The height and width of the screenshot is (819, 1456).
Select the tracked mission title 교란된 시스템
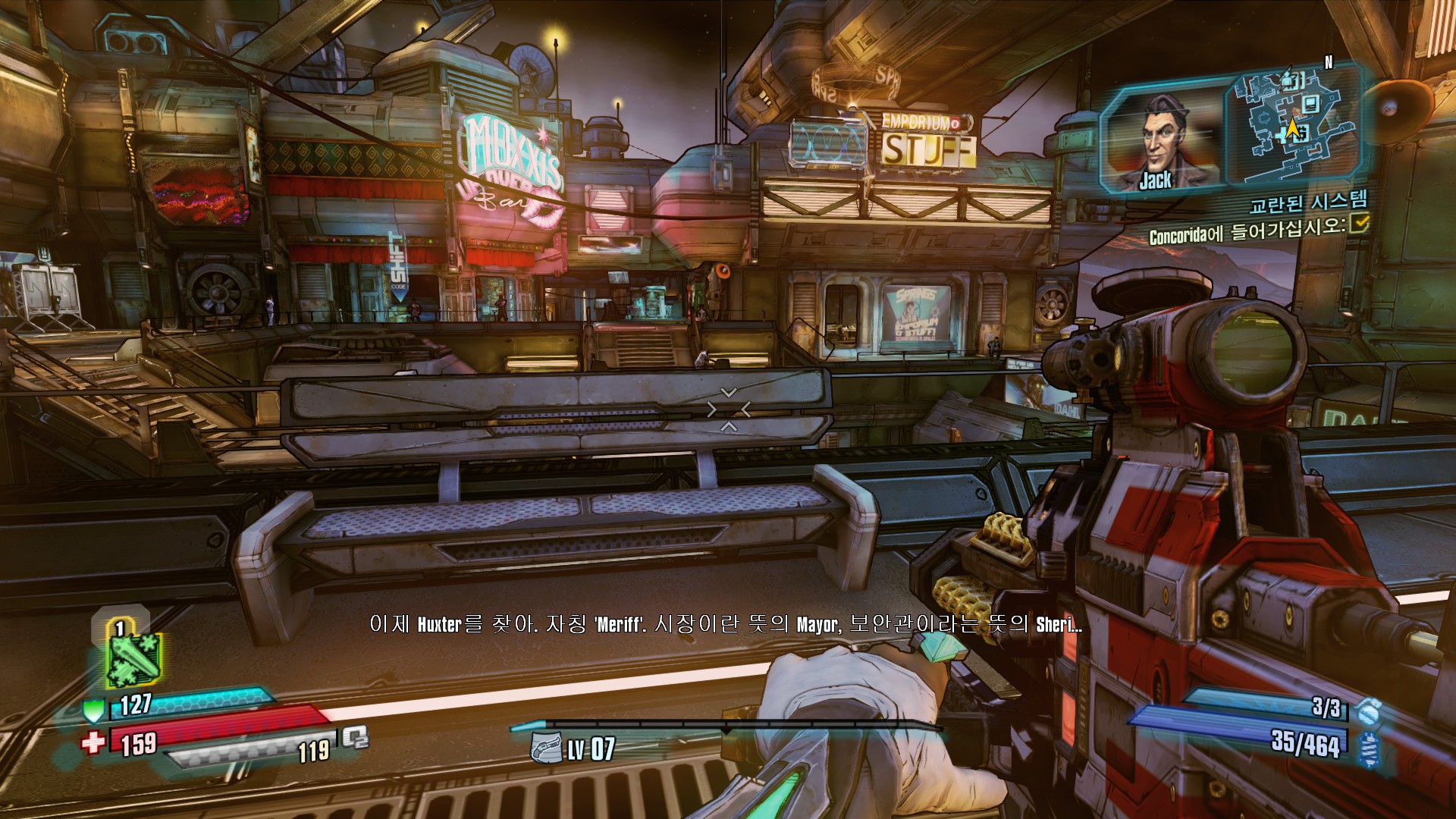[1308, 202]
